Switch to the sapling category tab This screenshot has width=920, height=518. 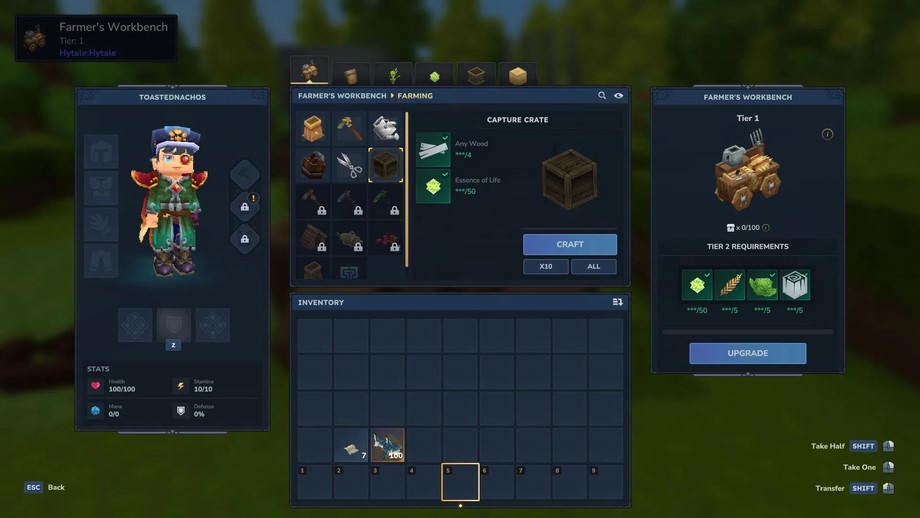[393, 76]
